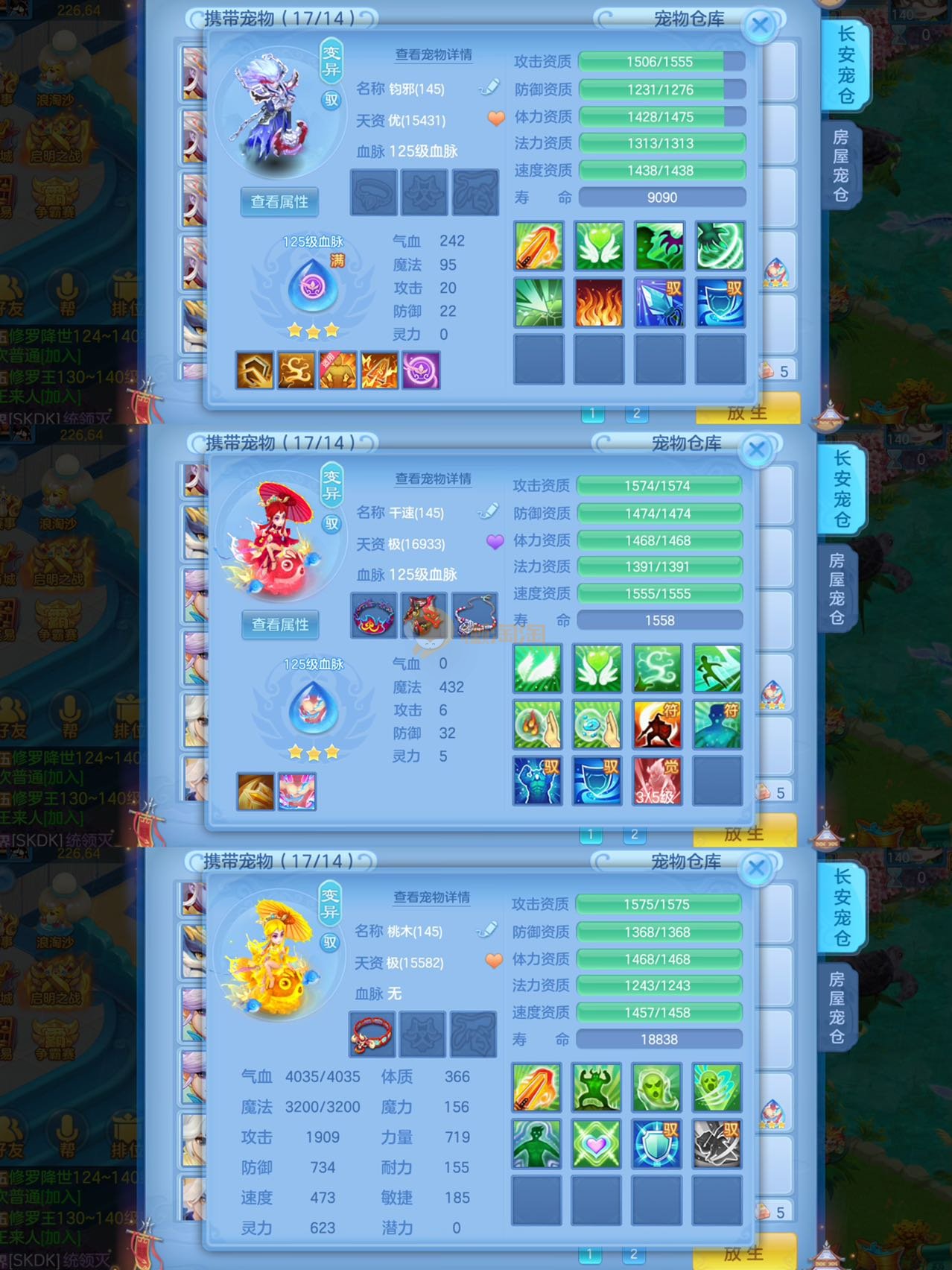Tap the rename pencil beside 桃木's name
This screenshot has height=1270, width=952.
(486, 930)
